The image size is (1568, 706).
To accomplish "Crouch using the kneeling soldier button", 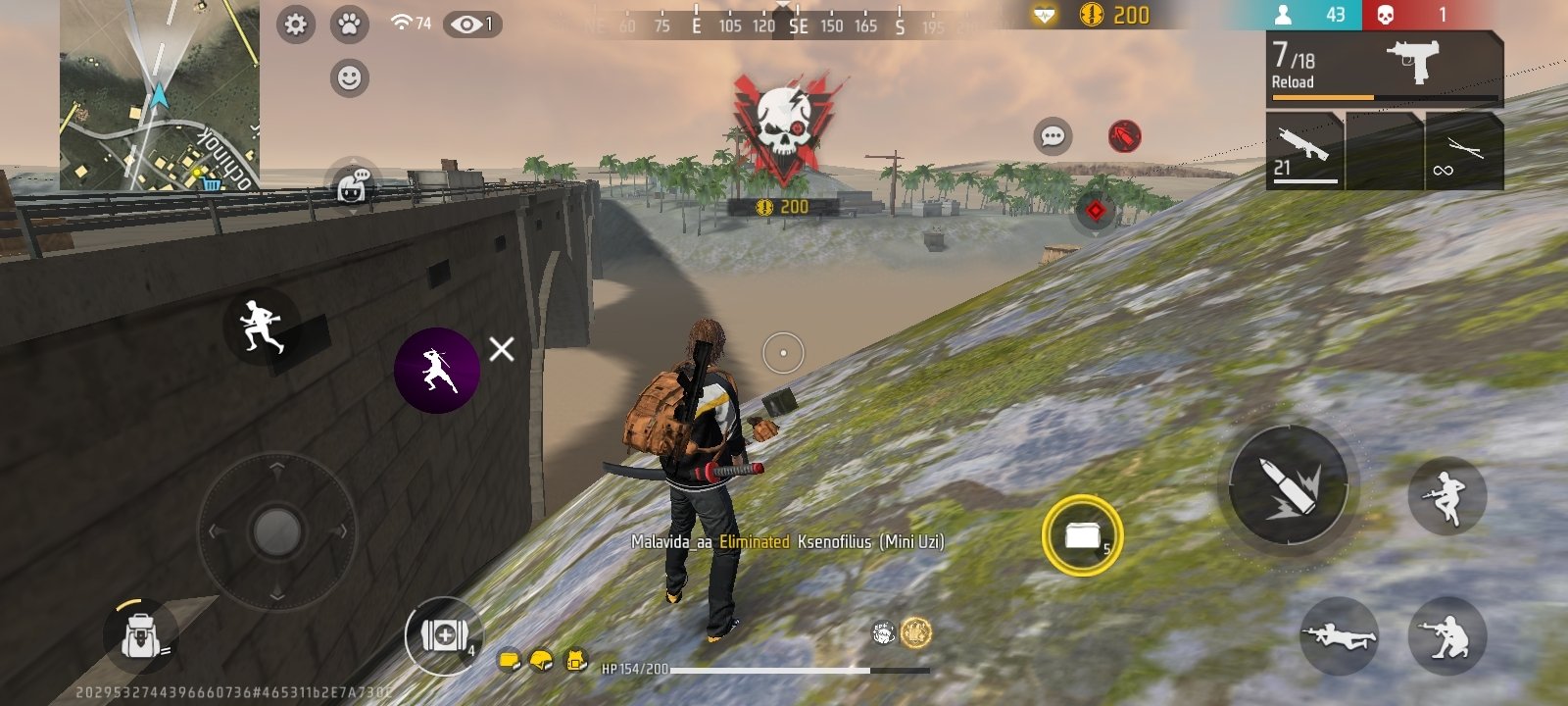I will coord(1446,636).
